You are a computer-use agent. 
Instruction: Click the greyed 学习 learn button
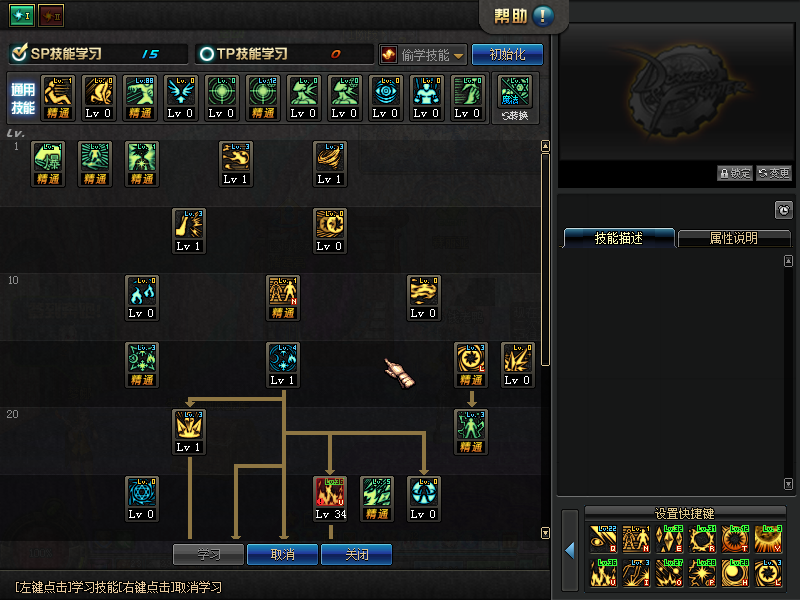(x=209, y=554)
